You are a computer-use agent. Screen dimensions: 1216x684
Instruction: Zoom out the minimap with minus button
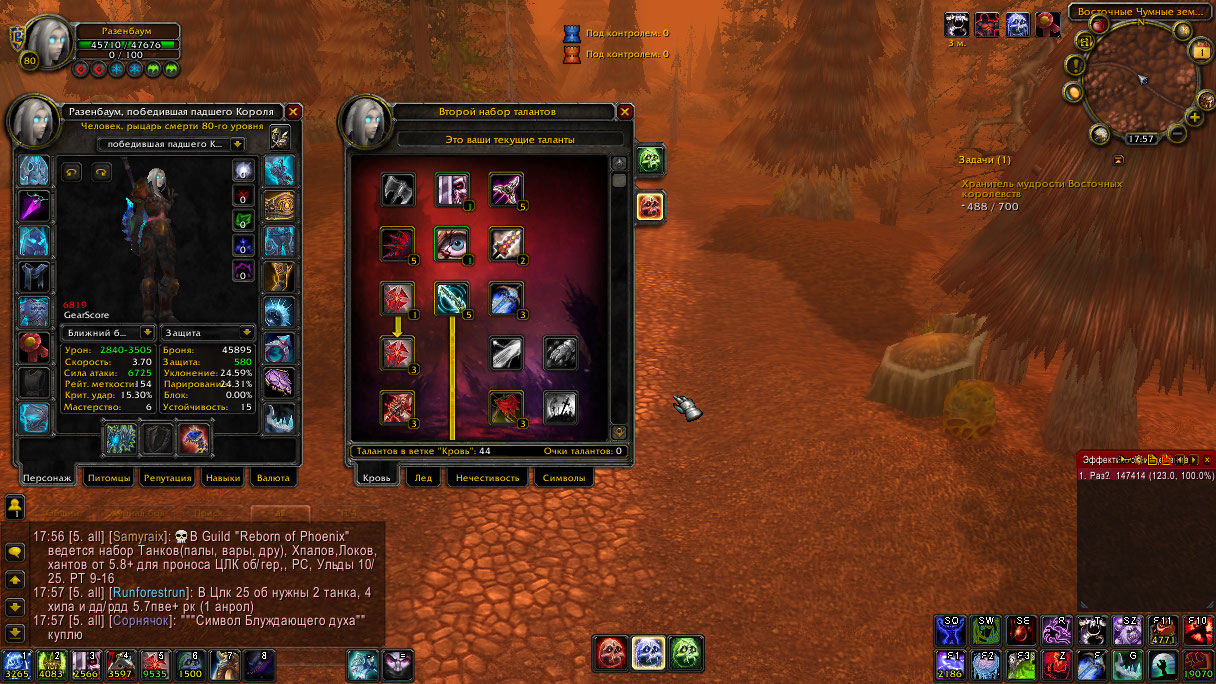(x=1177, y=133)
